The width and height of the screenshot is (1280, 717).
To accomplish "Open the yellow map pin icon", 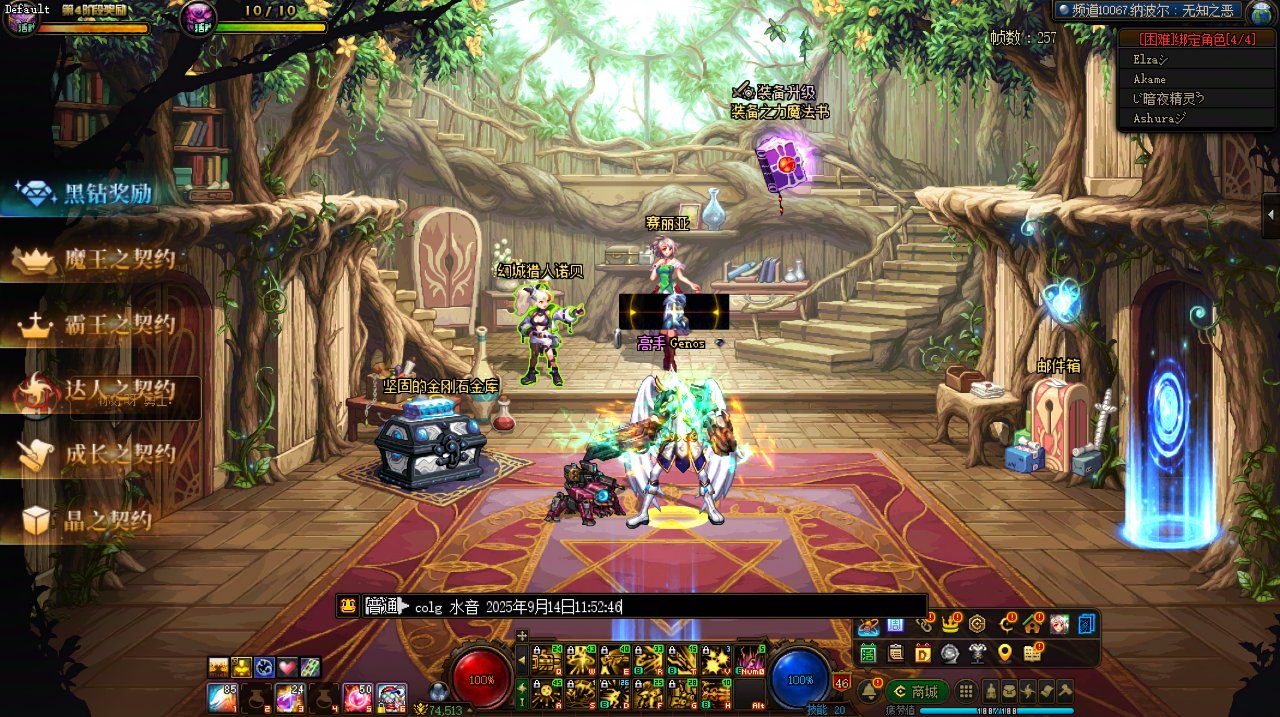I will [1005, 653].
